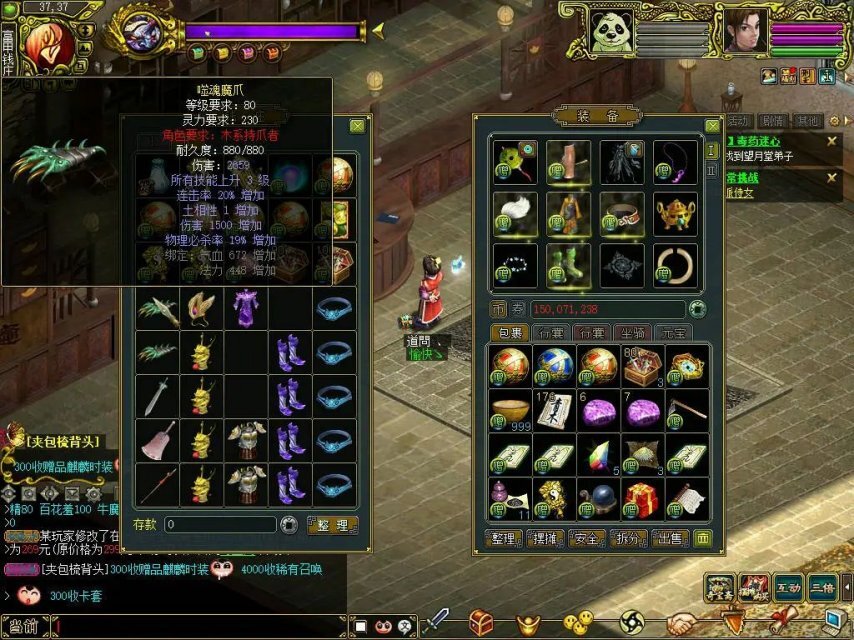Open the treasure chest icon on bottom bar

click(x=481, y=623)
